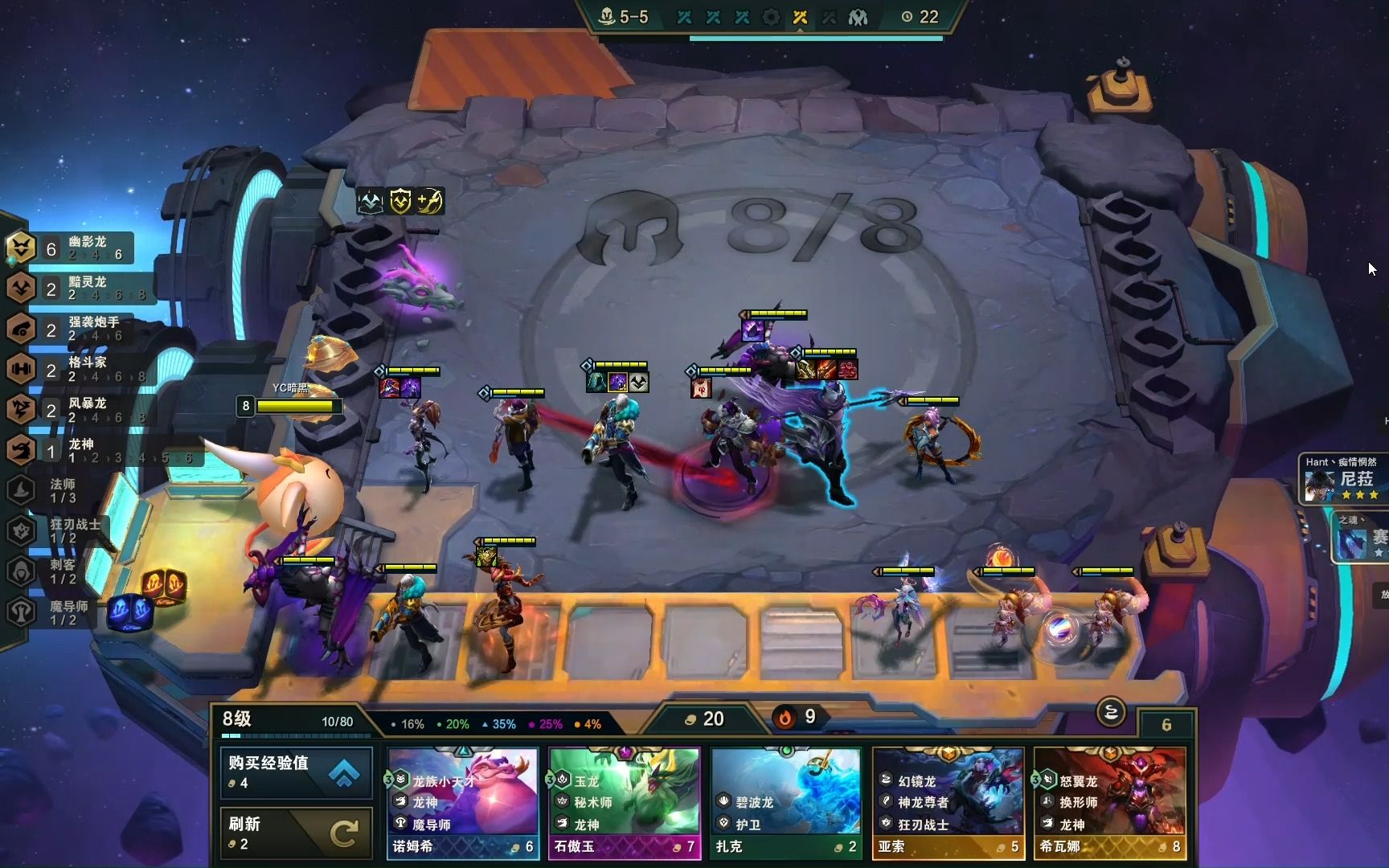
Task: Buy the 诺姆希 champion card
Action: click(x=463, y=803)
